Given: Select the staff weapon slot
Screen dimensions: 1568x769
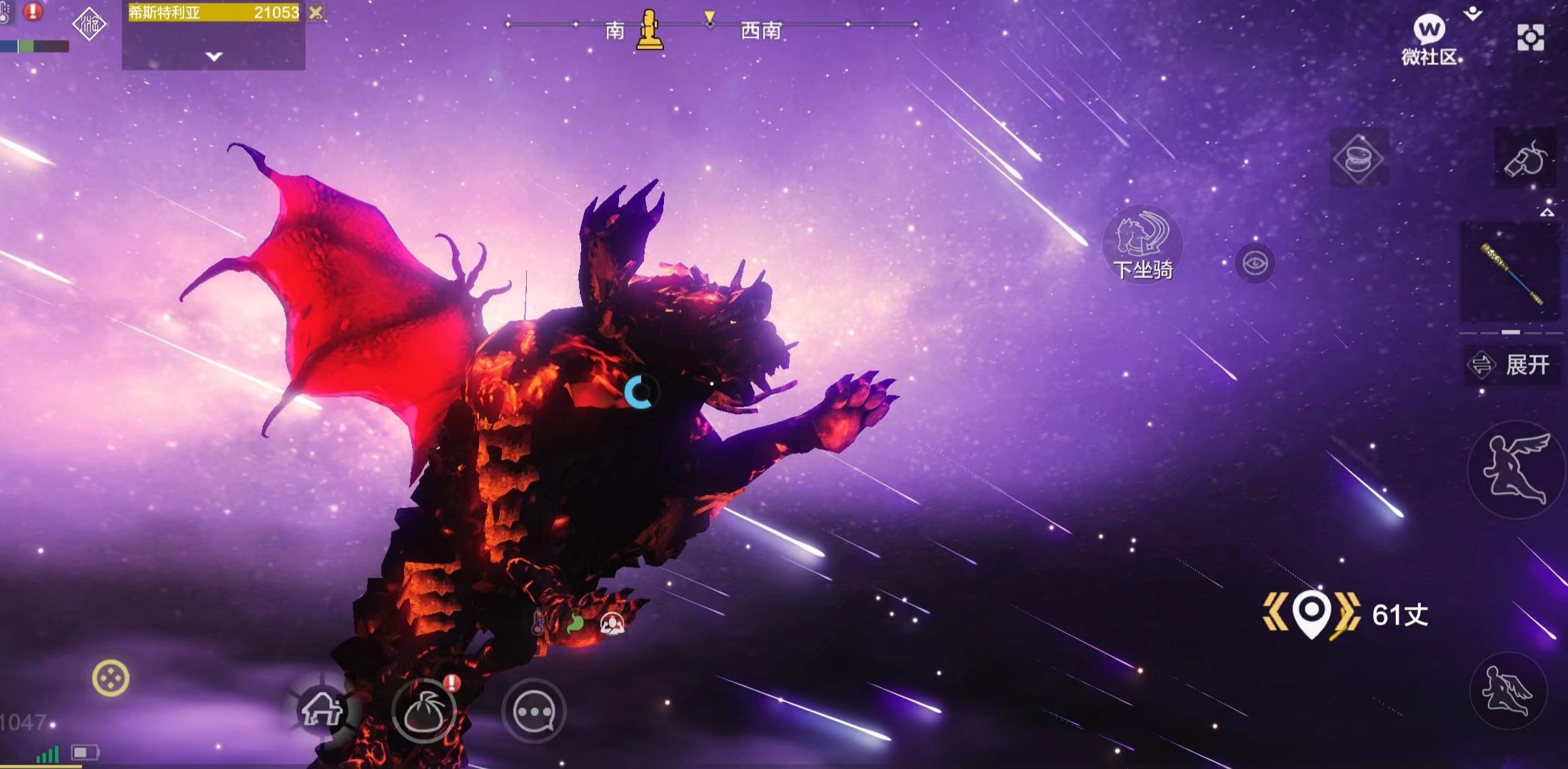Looking at the screenshot, I should point(1511,273).
